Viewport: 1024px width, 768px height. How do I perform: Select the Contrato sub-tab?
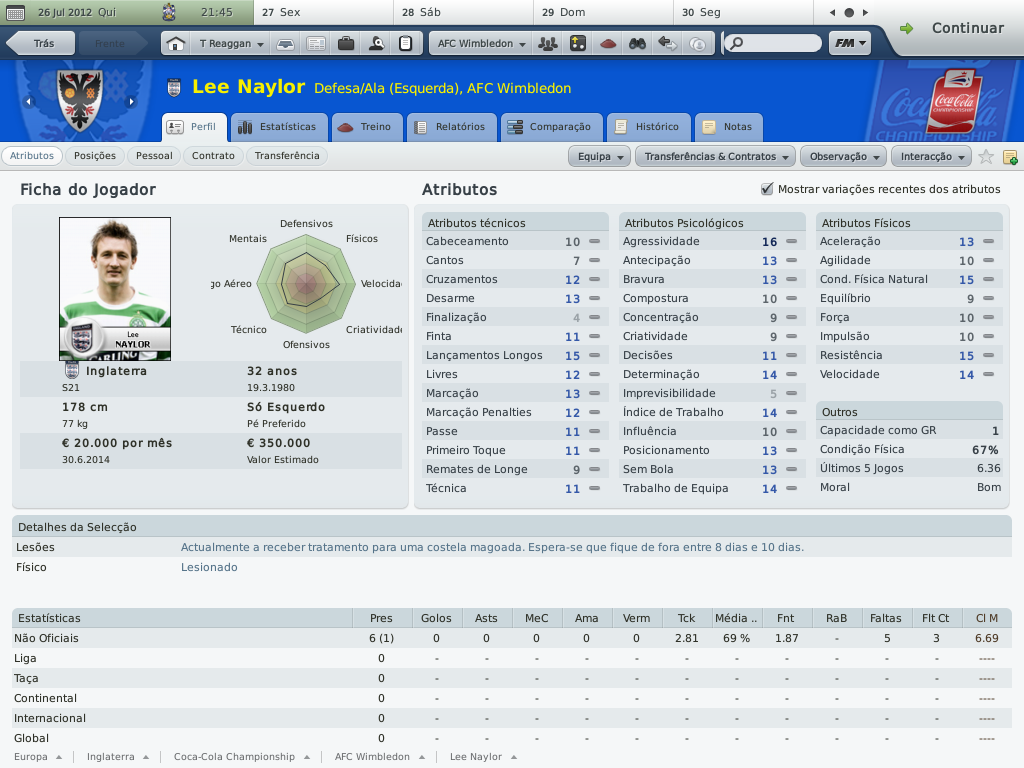pos(213,156)
